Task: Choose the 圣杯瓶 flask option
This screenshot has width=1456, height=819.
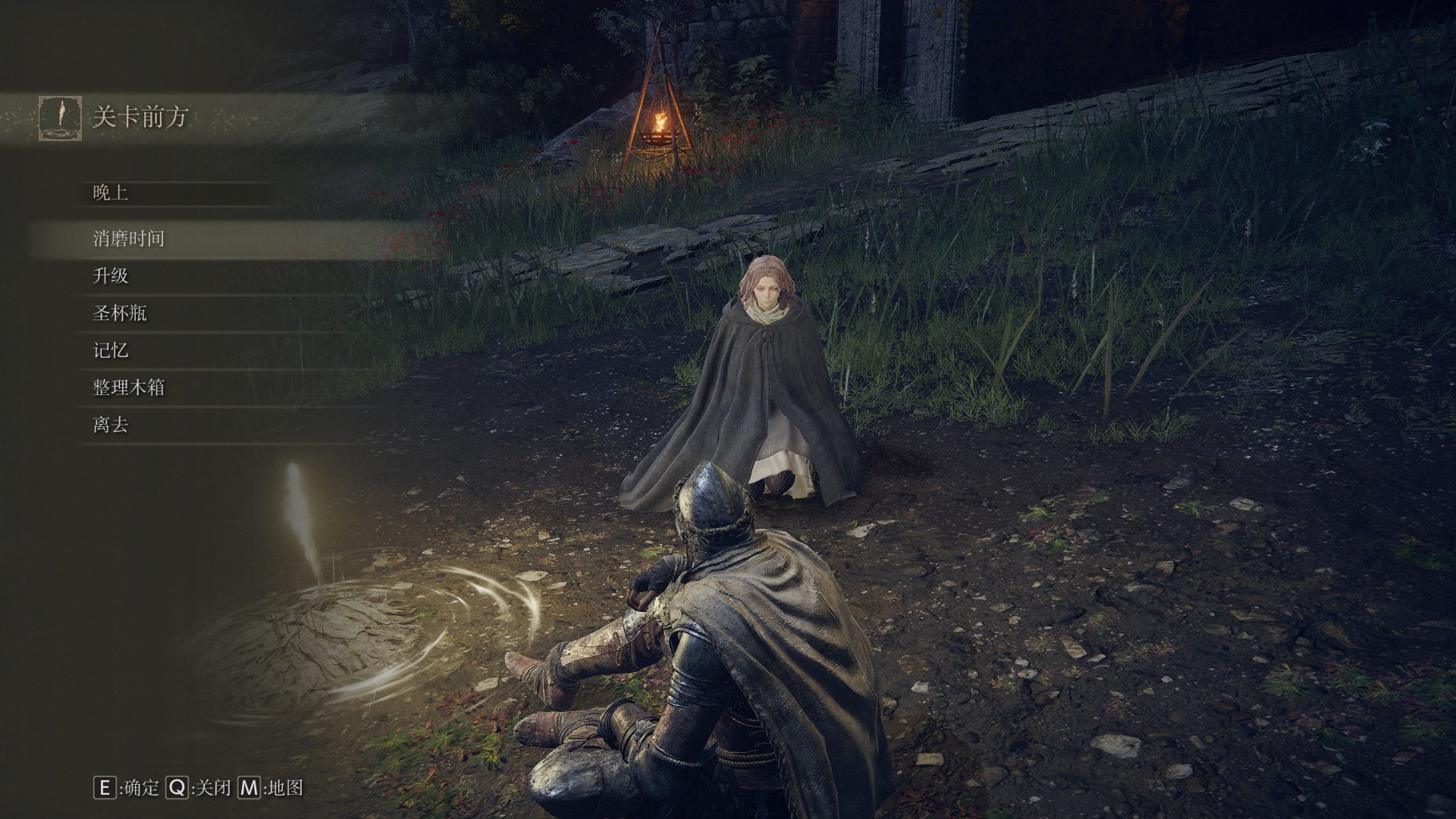Action: 120,313
